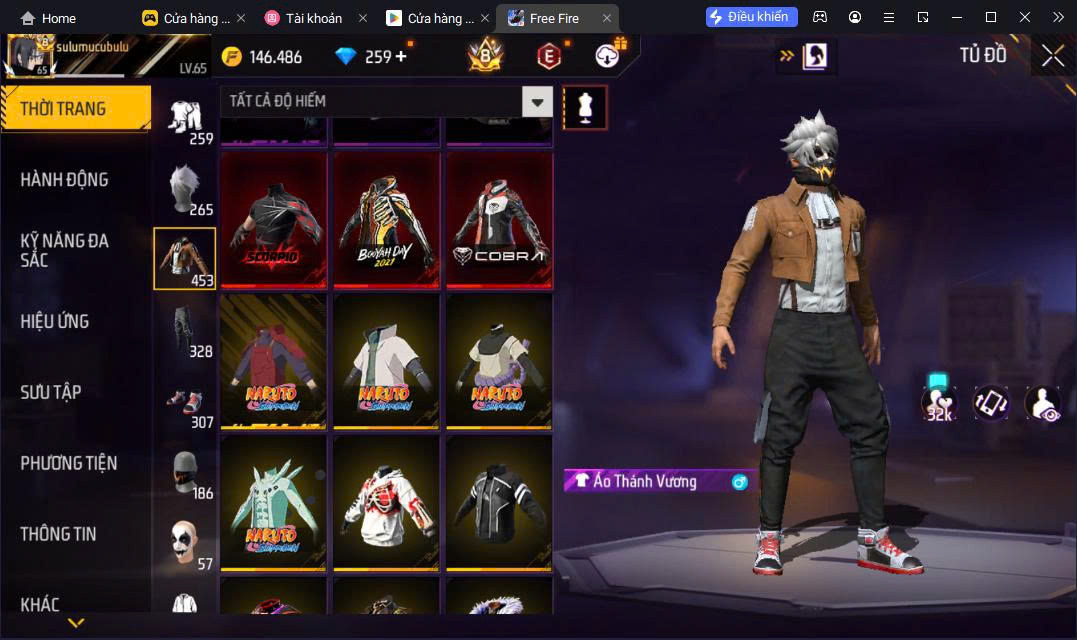
Task: Pick the white red skeleton hoodie
Action: click(x=386, y=502)
